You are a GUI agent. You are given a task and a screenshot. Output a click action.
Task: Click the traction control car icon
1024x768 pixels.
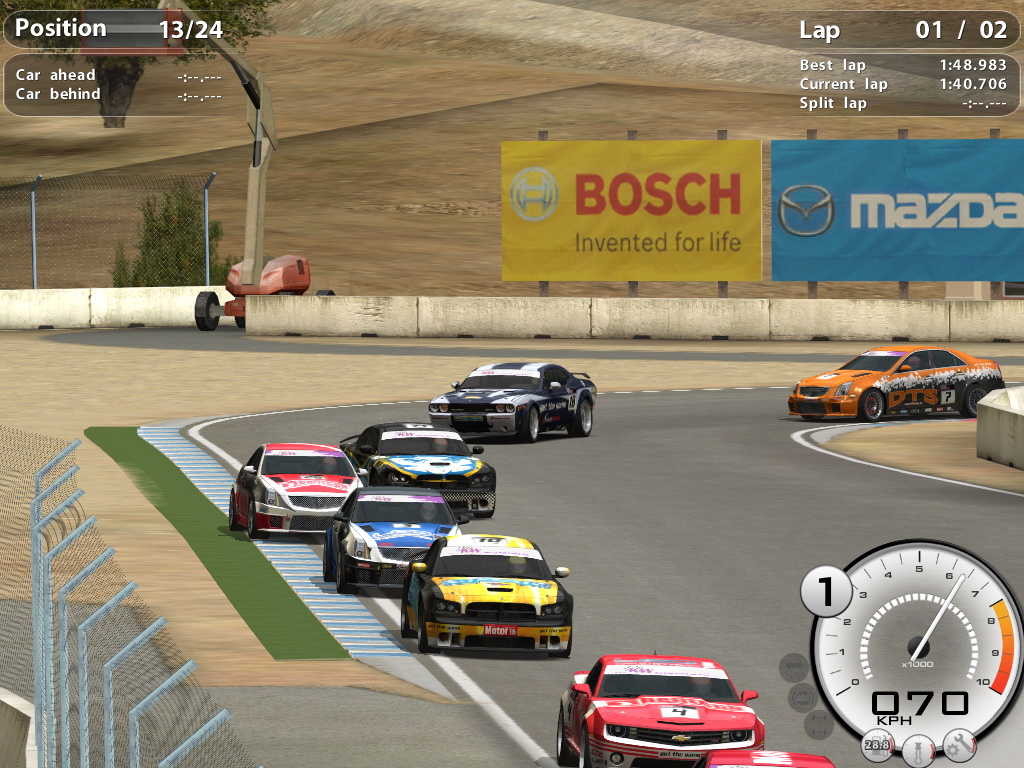[x=793, y=667]
